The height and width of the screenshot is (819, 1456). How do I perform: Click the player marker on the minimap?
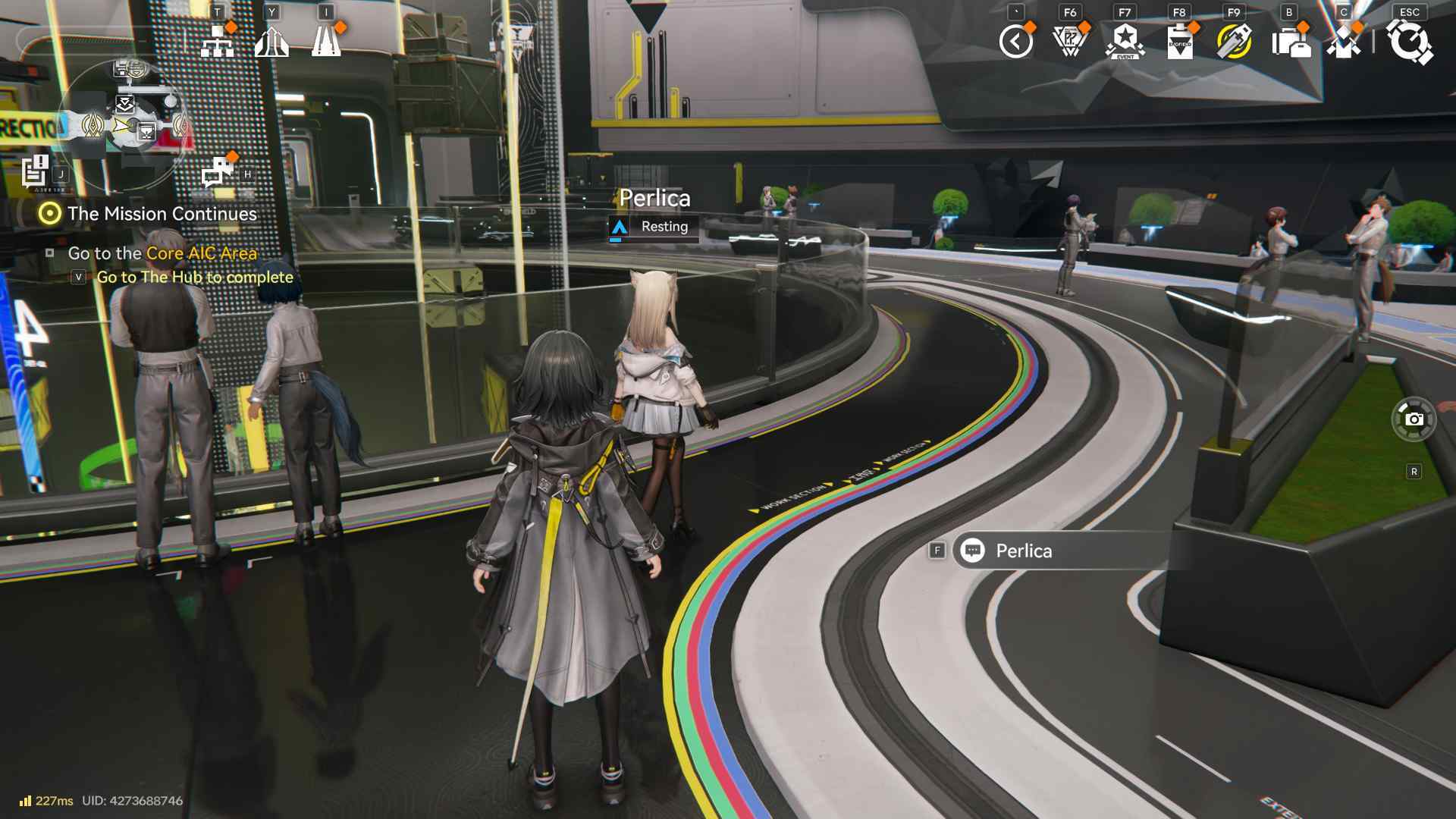point(121,123)
